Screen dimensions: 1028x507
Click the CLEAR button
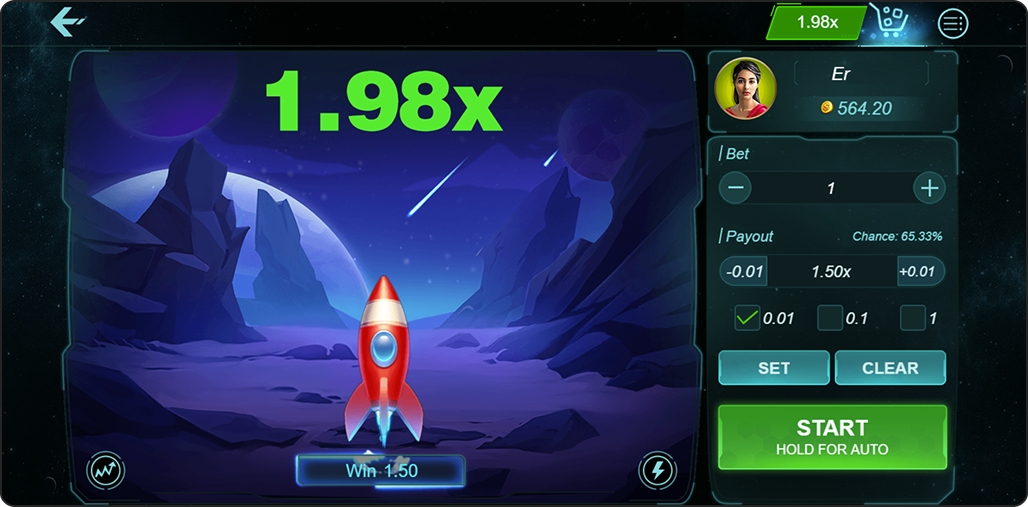tap(890, 368)
